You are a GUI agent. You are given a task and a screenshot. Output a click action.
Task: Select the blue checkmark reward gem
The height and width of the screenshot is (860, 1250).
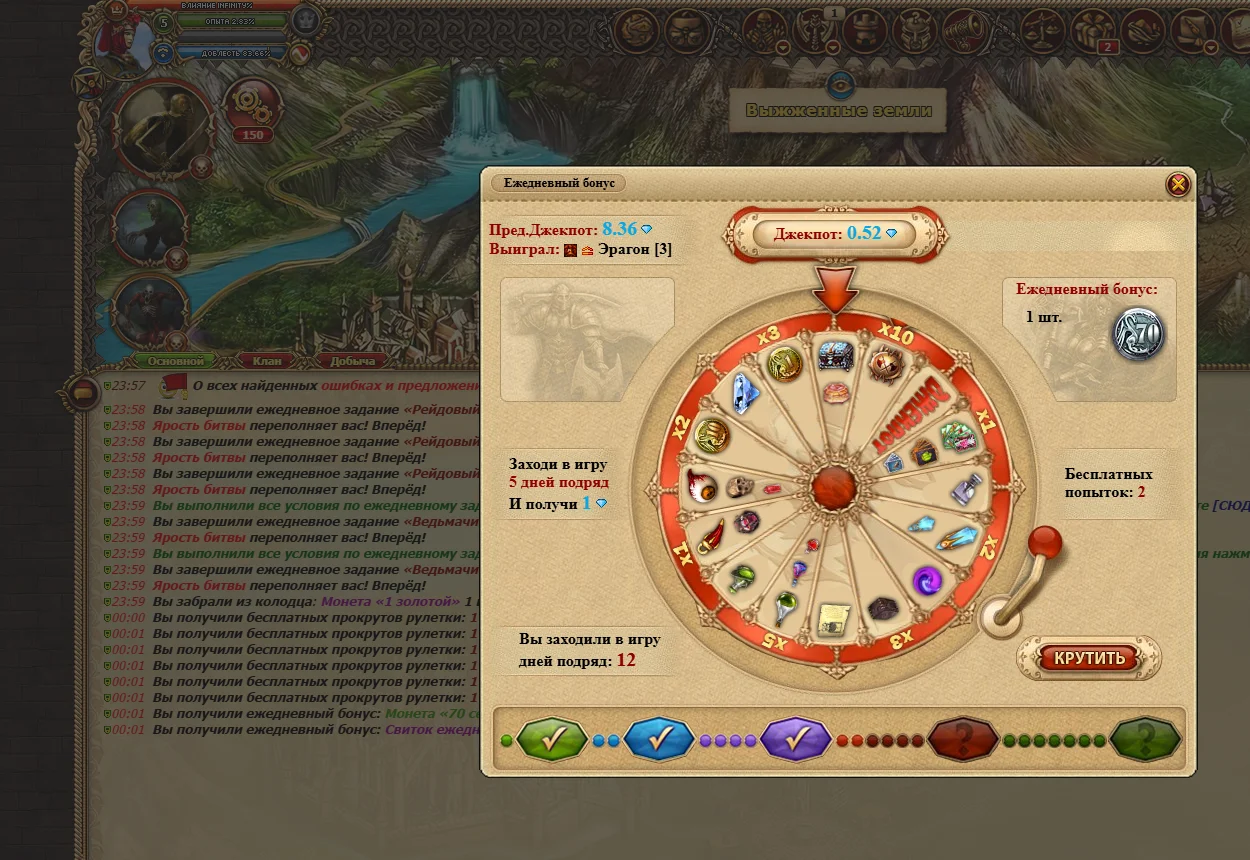(658, 740)
